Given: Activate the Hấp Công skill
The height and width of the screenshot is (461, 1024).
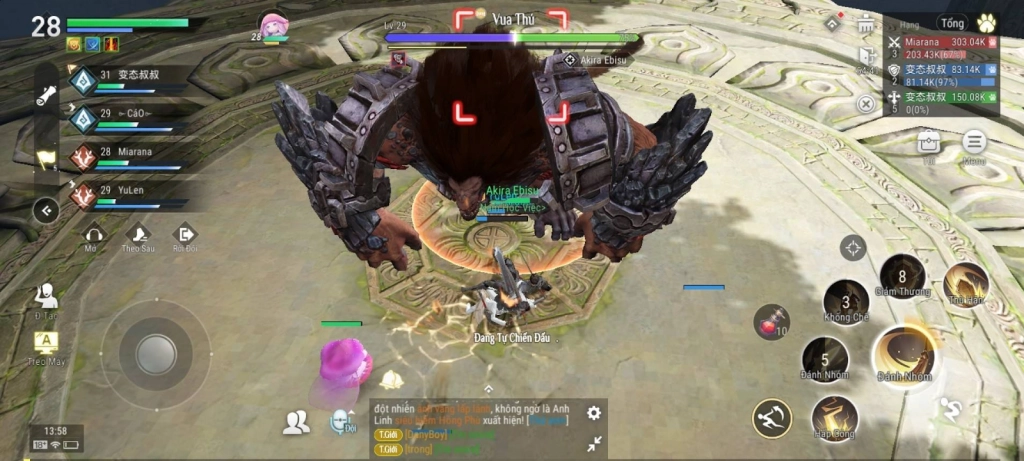Looking at the screenshot, I should click(x=834, y=417).
